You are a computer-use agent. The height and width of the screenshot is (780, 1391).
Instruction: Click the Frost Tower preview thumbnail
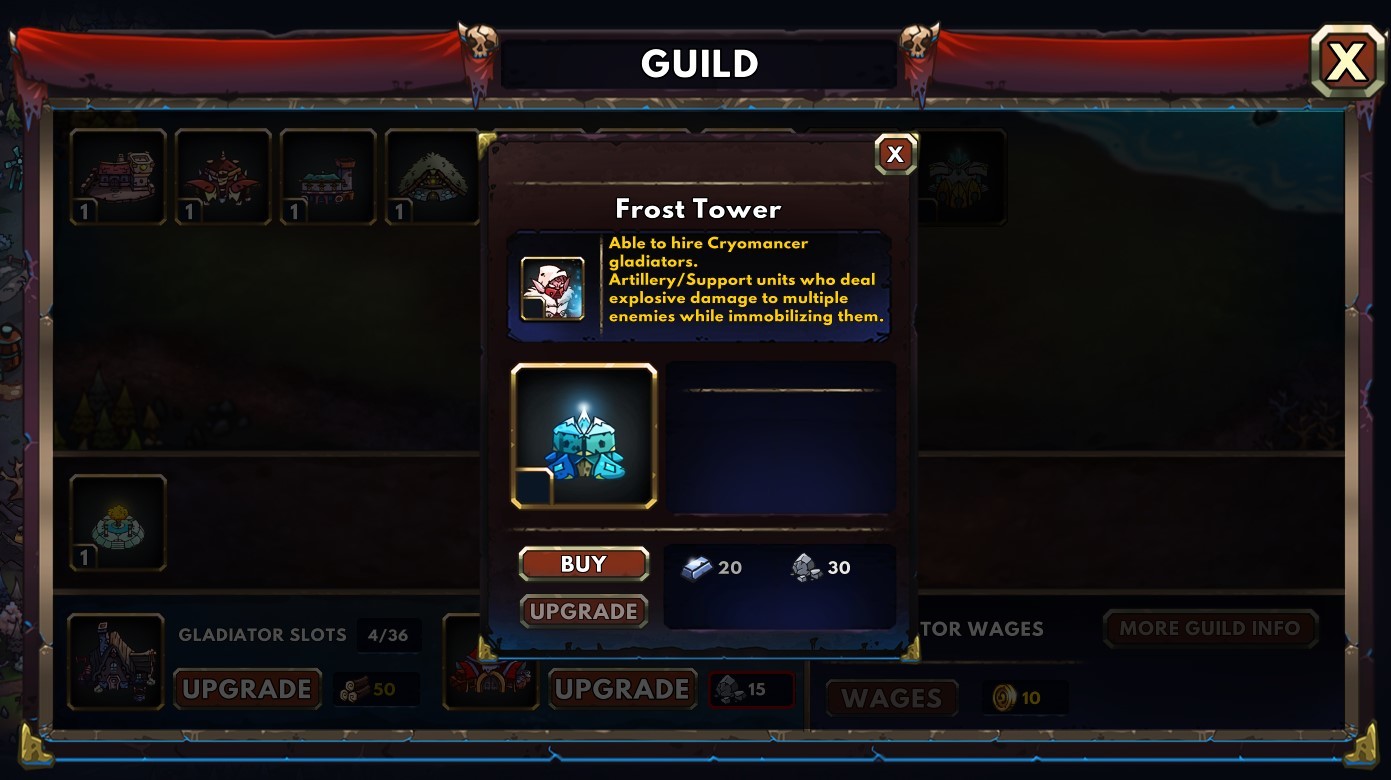[584, 436]
